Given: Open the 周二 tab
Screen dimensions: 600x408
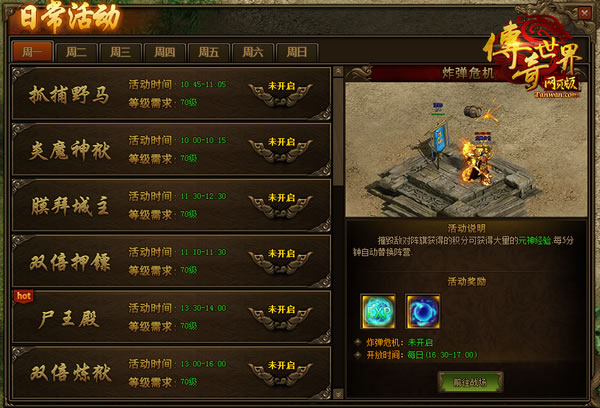Looking at the screenshot, I should pyautogui.click(x=76, y=52).
